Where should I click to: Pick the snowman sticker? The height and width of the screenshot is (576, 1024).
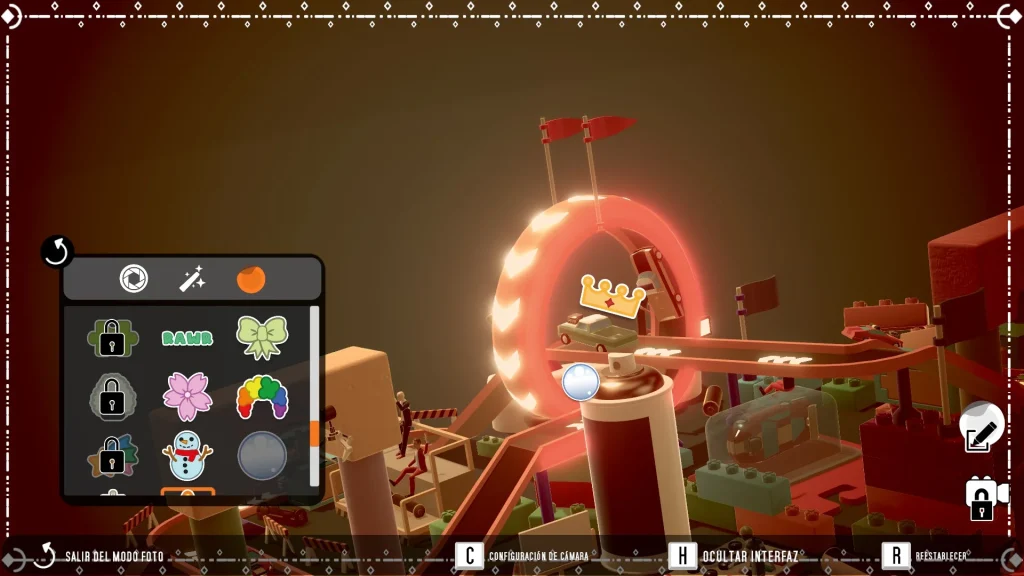[188, 455]
